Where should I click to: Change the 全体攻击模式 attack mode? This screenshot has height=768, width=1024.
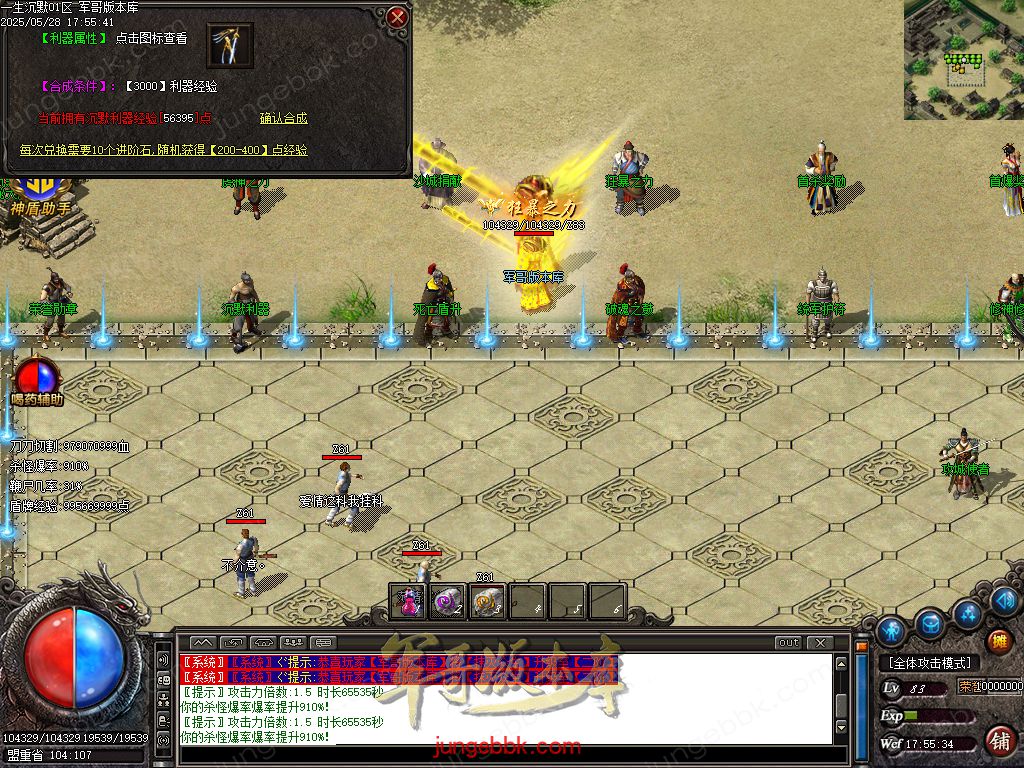930,663
